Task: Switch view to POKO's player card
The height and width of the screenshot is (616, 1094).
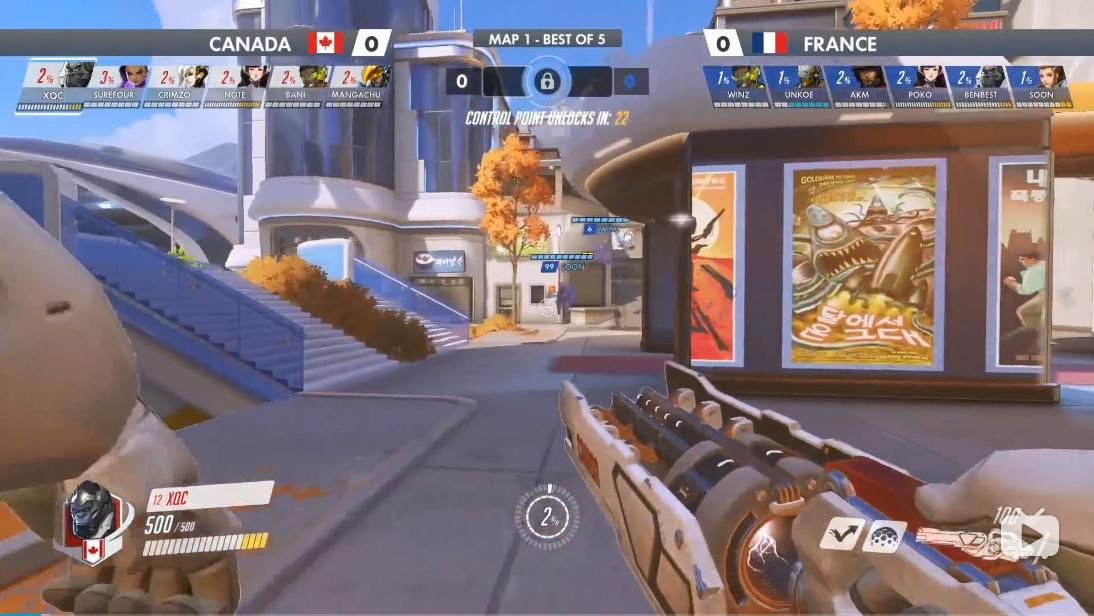Action: coord(919,86)
